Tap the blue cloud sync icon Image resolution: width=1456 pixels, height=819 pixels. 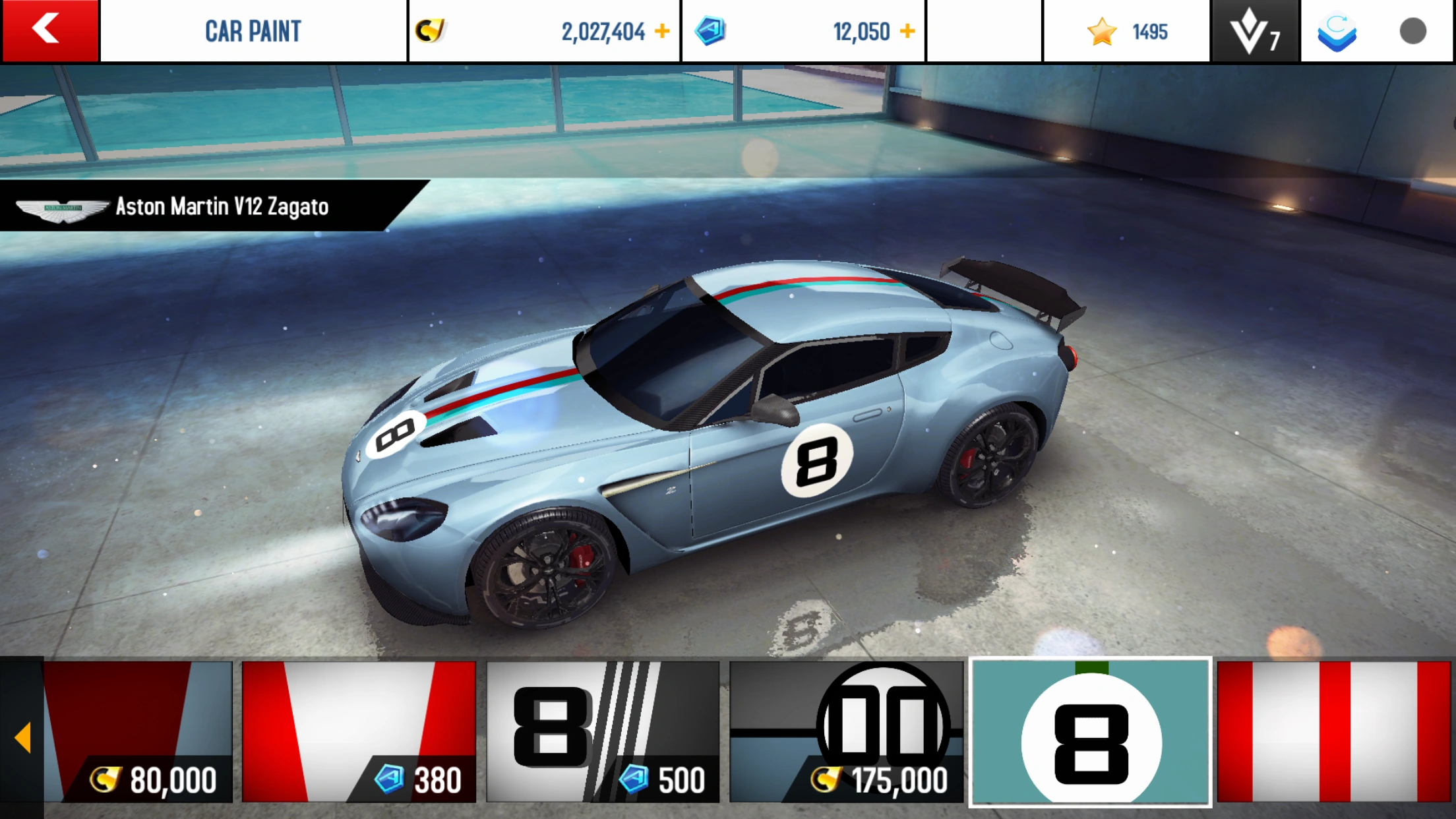point(1337,32)
